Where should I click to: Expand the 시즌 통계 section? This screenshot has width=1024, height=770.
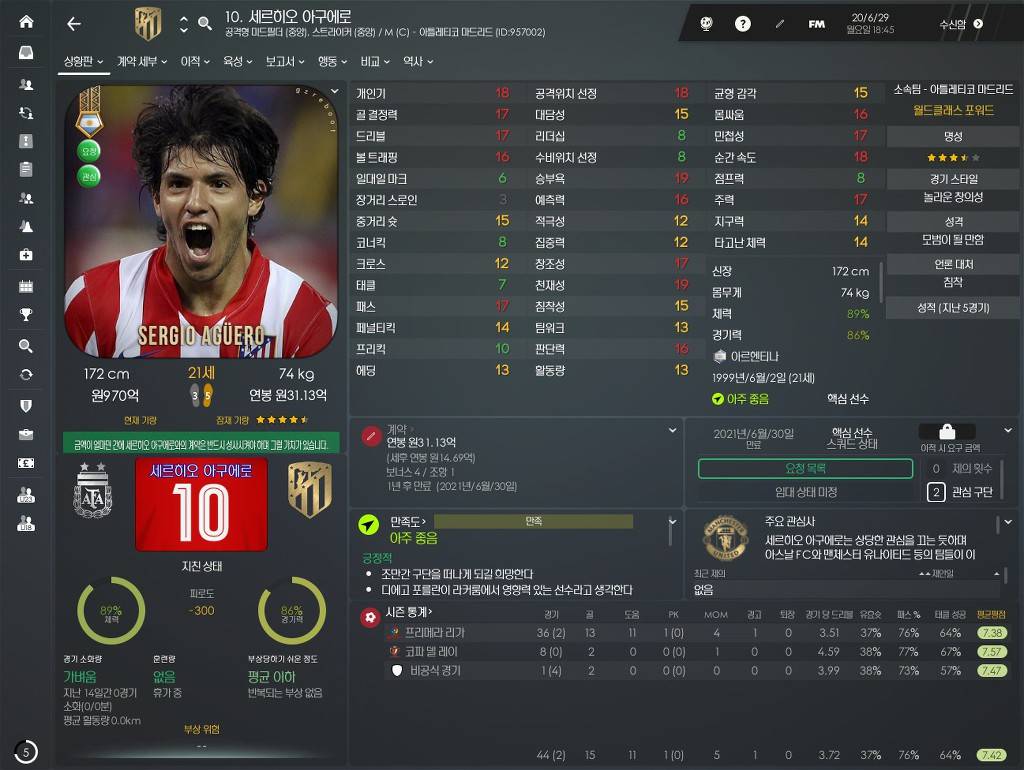point(409,612)
